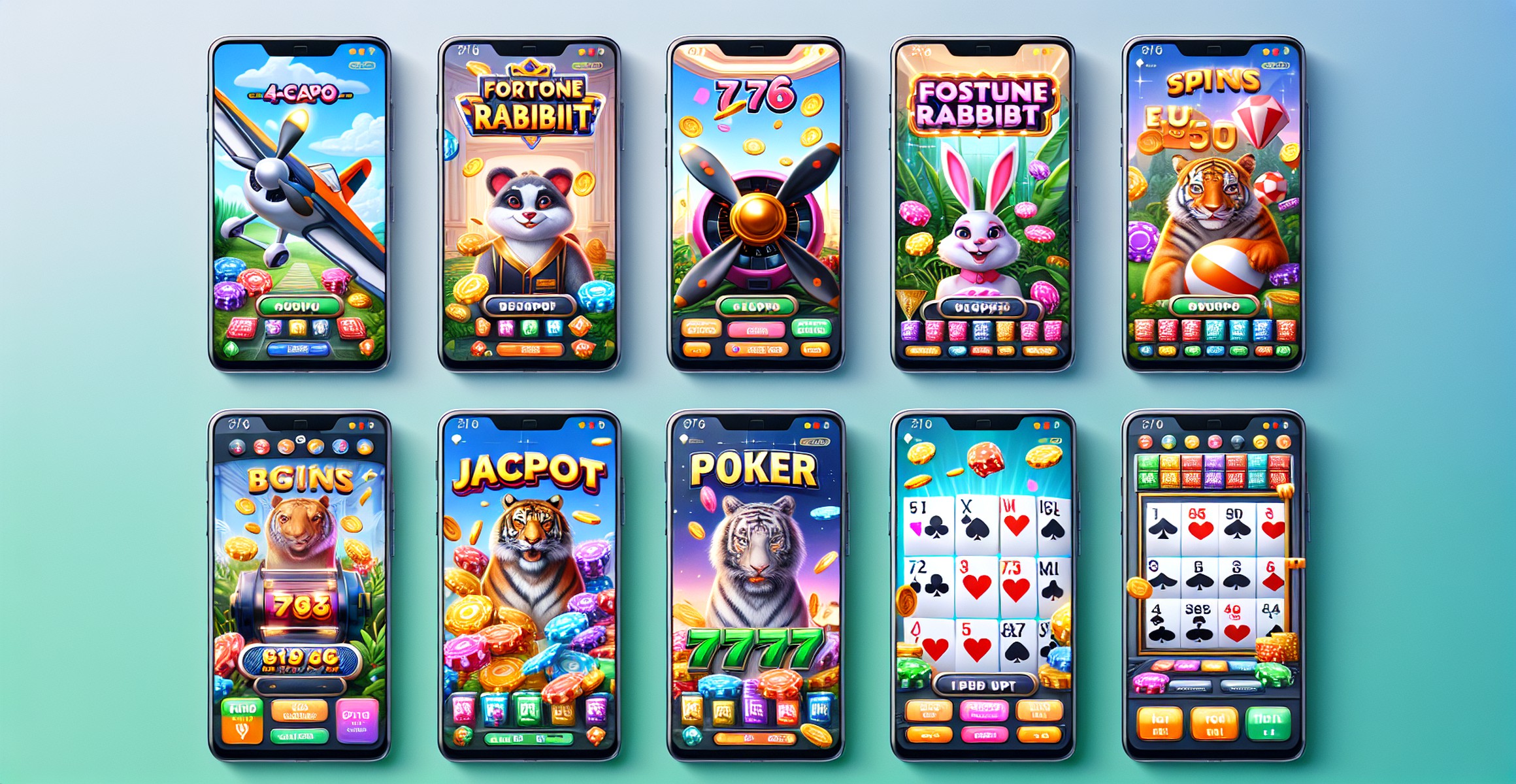Click the green button under the tiger's ball
Image resolution: width=1516 pixels, height=784 pixels.
1214,306
